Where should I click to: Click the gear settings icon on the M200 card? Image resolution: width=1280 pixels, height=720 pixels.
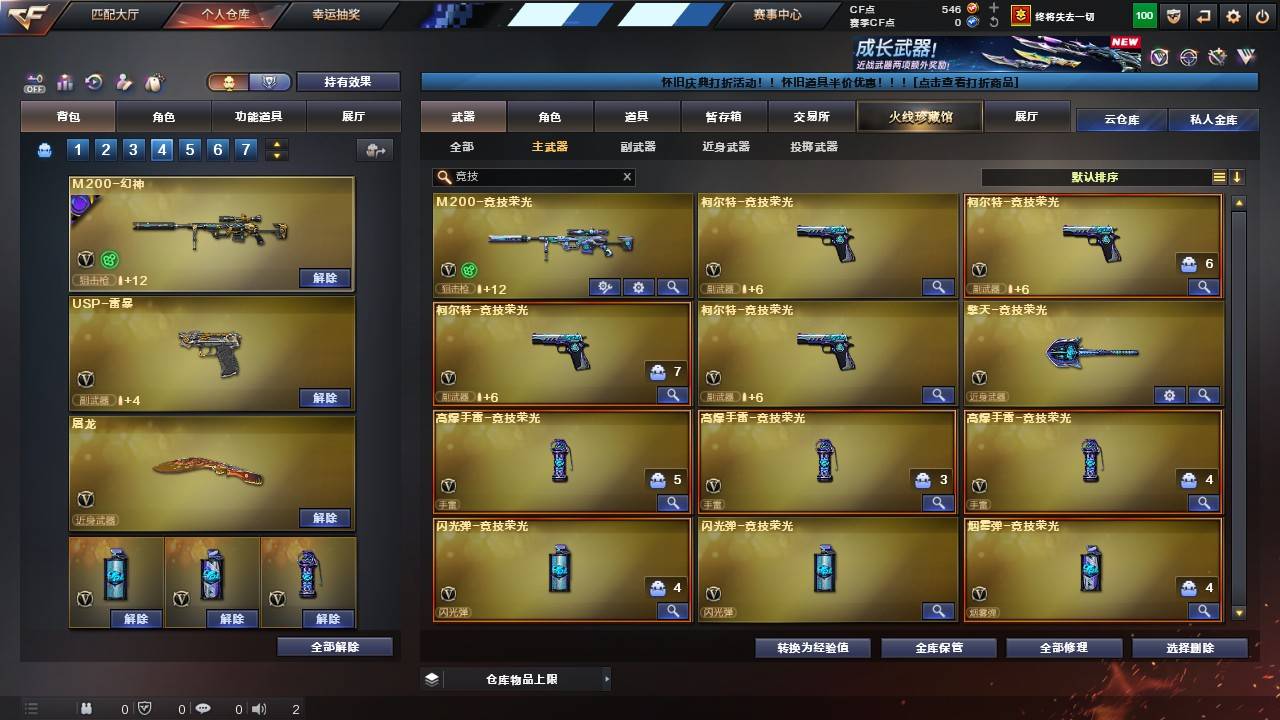point(638,287)
